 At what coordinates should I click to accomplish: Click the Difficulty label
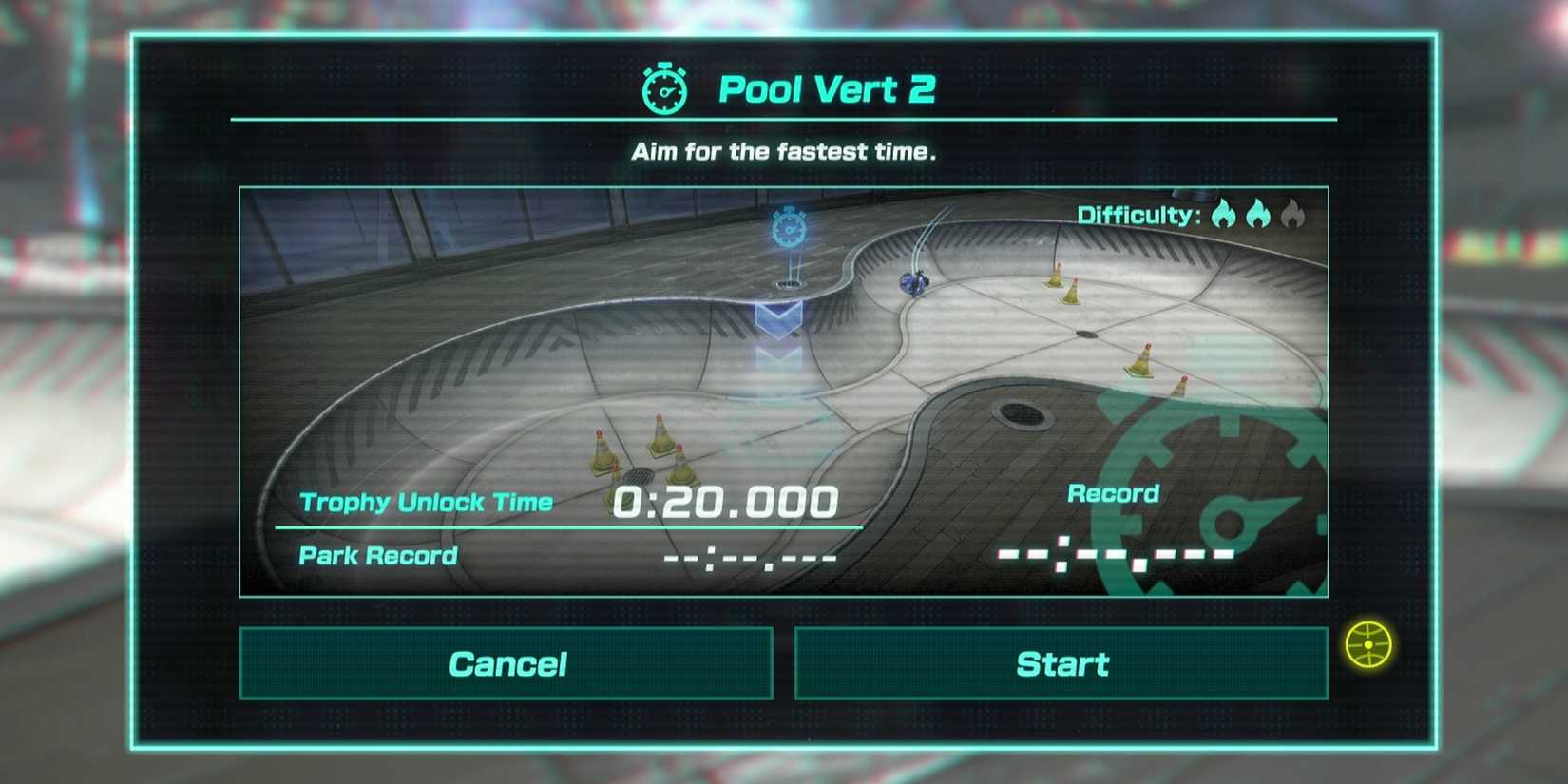pyautogui.click(x=1136, y=215)
